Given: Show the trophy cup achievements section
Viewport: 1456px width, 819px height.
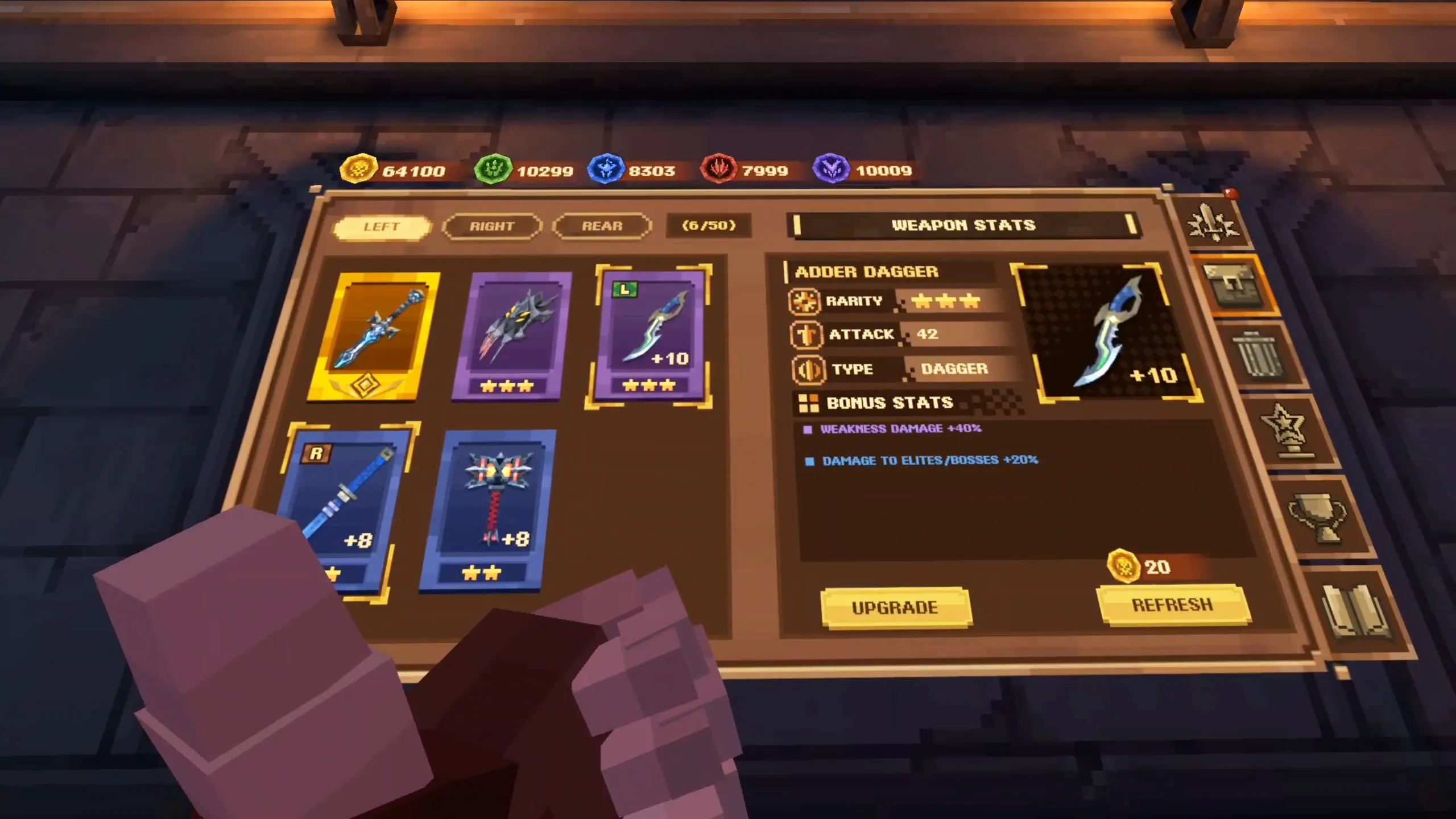Looking at the screenshot, I should pos(1318,518).
